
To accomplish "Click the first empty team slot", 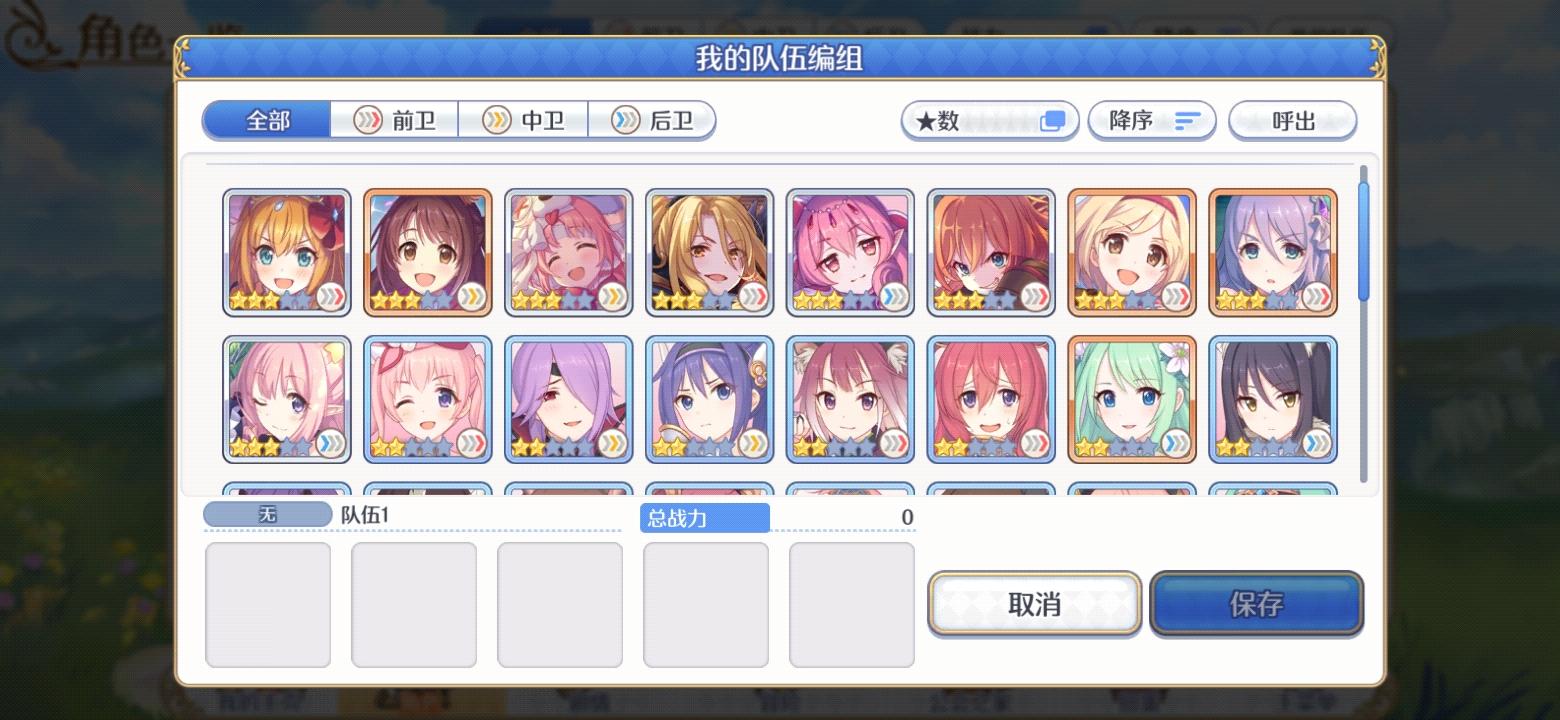I will tap(268, 604).
